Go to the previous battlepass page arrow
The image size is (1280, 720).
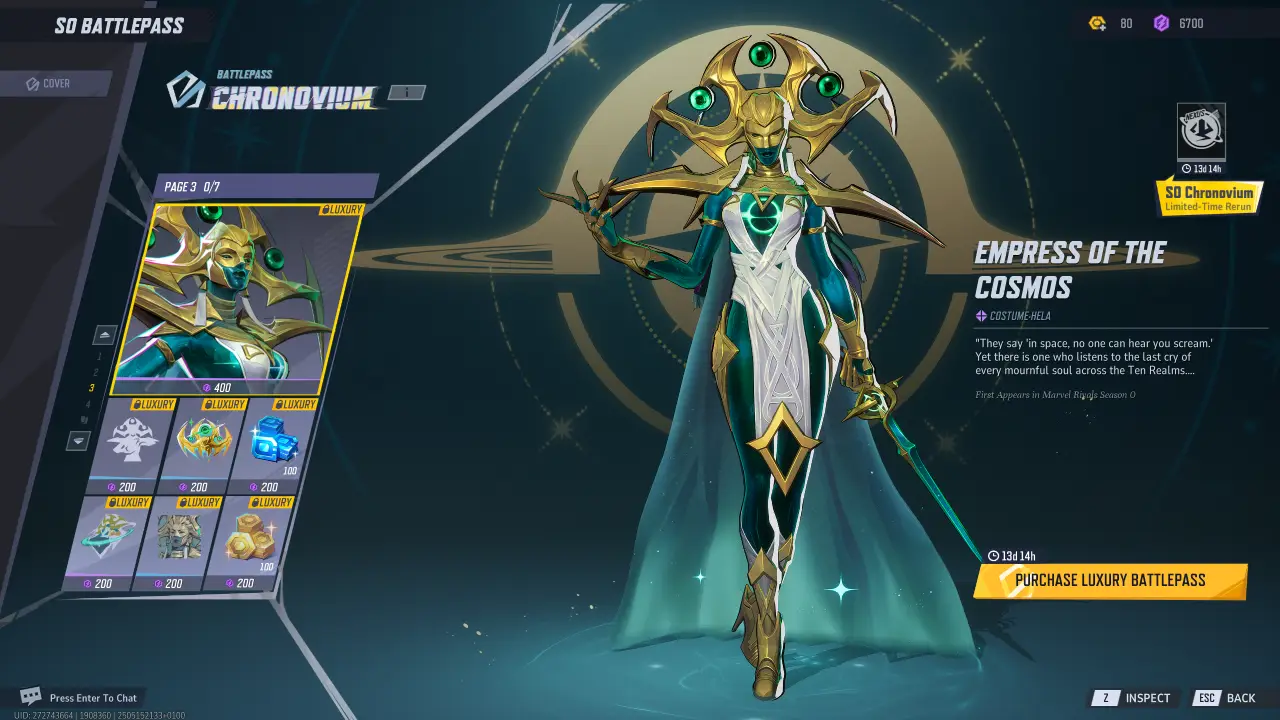click(104, 334)
